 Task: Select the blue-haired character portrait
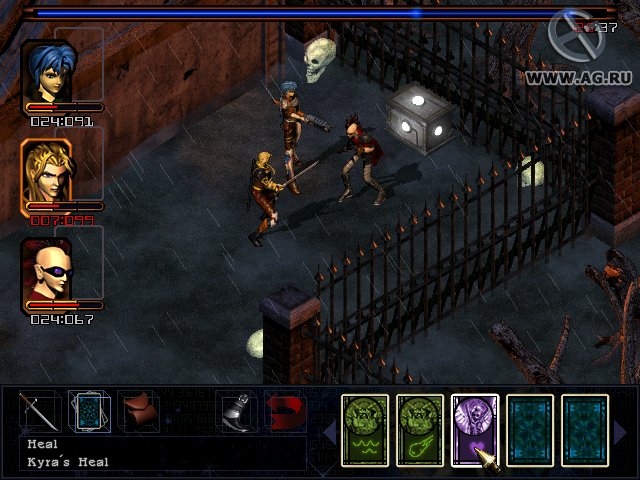[47, 70]
